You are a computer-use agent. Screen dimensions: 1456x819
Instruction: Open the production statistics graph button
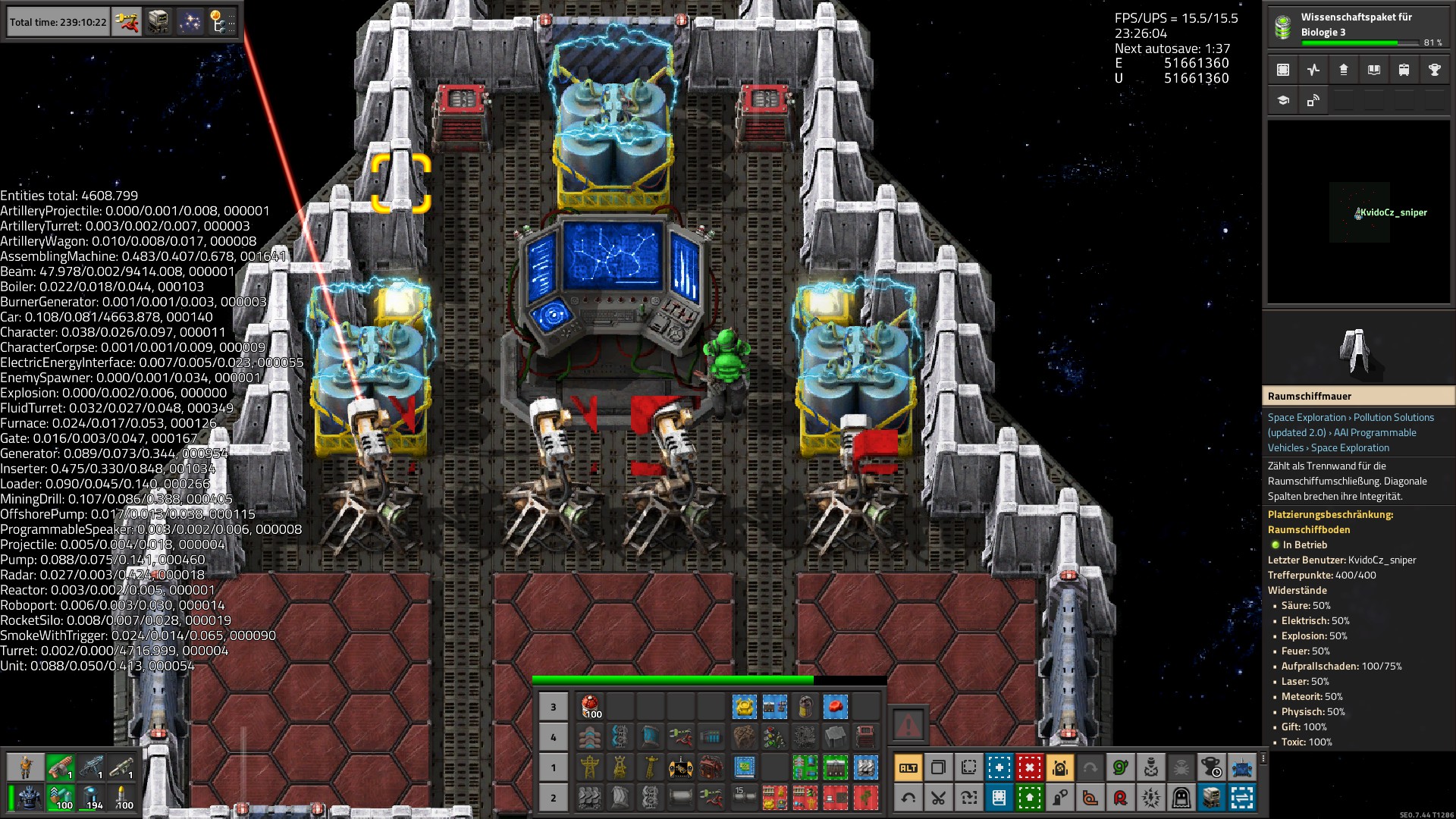tap(1313, 70)
